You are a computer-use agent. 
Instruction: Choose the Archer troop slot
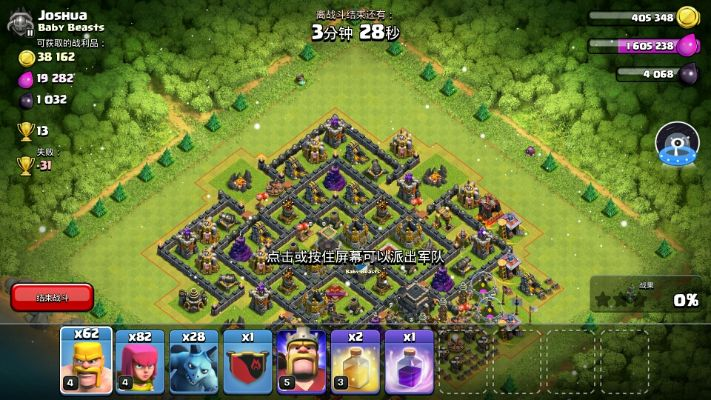coord(139,361)
